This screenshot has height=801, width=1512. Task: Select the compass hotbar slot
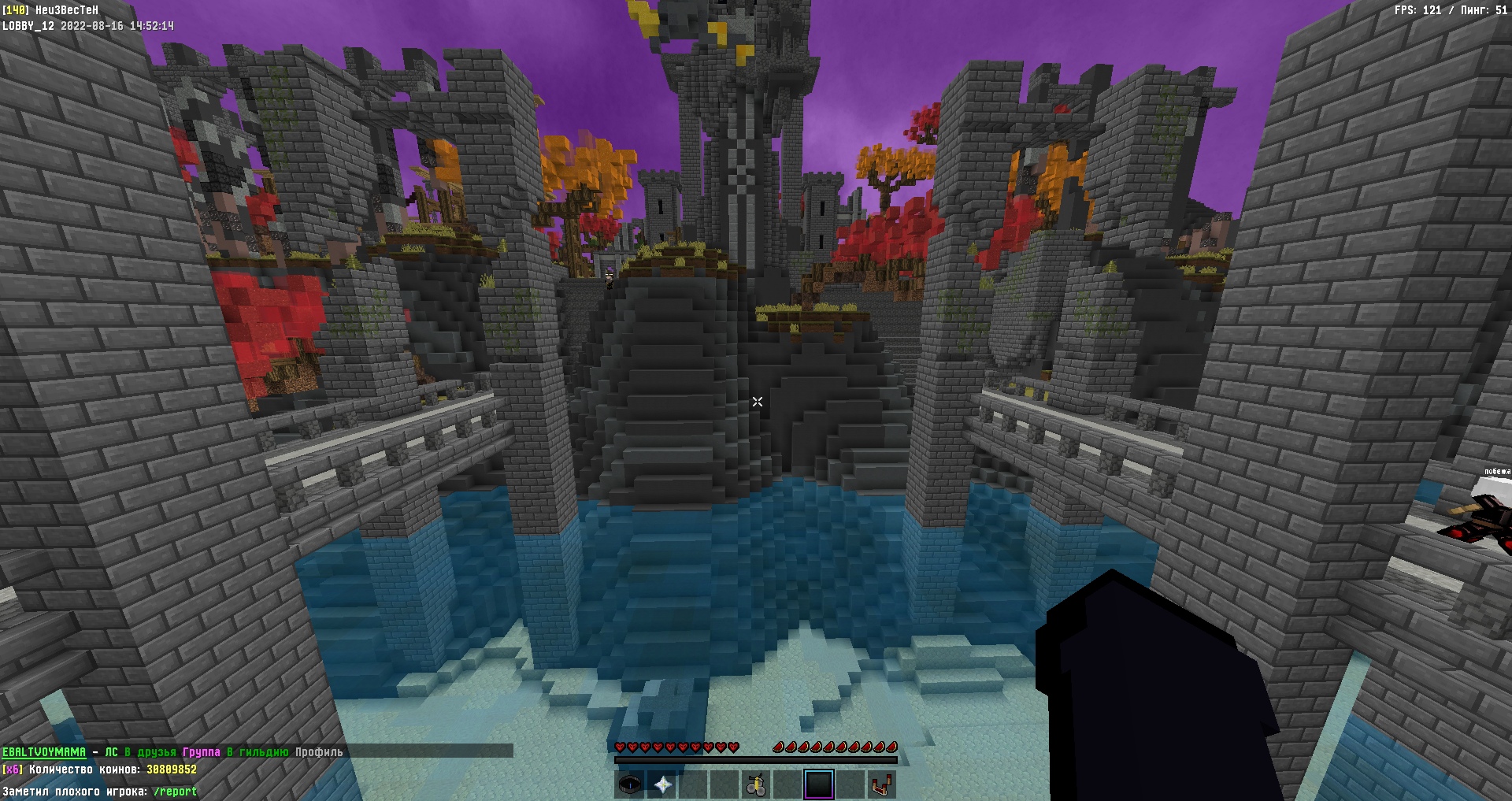tap(630, 784)
